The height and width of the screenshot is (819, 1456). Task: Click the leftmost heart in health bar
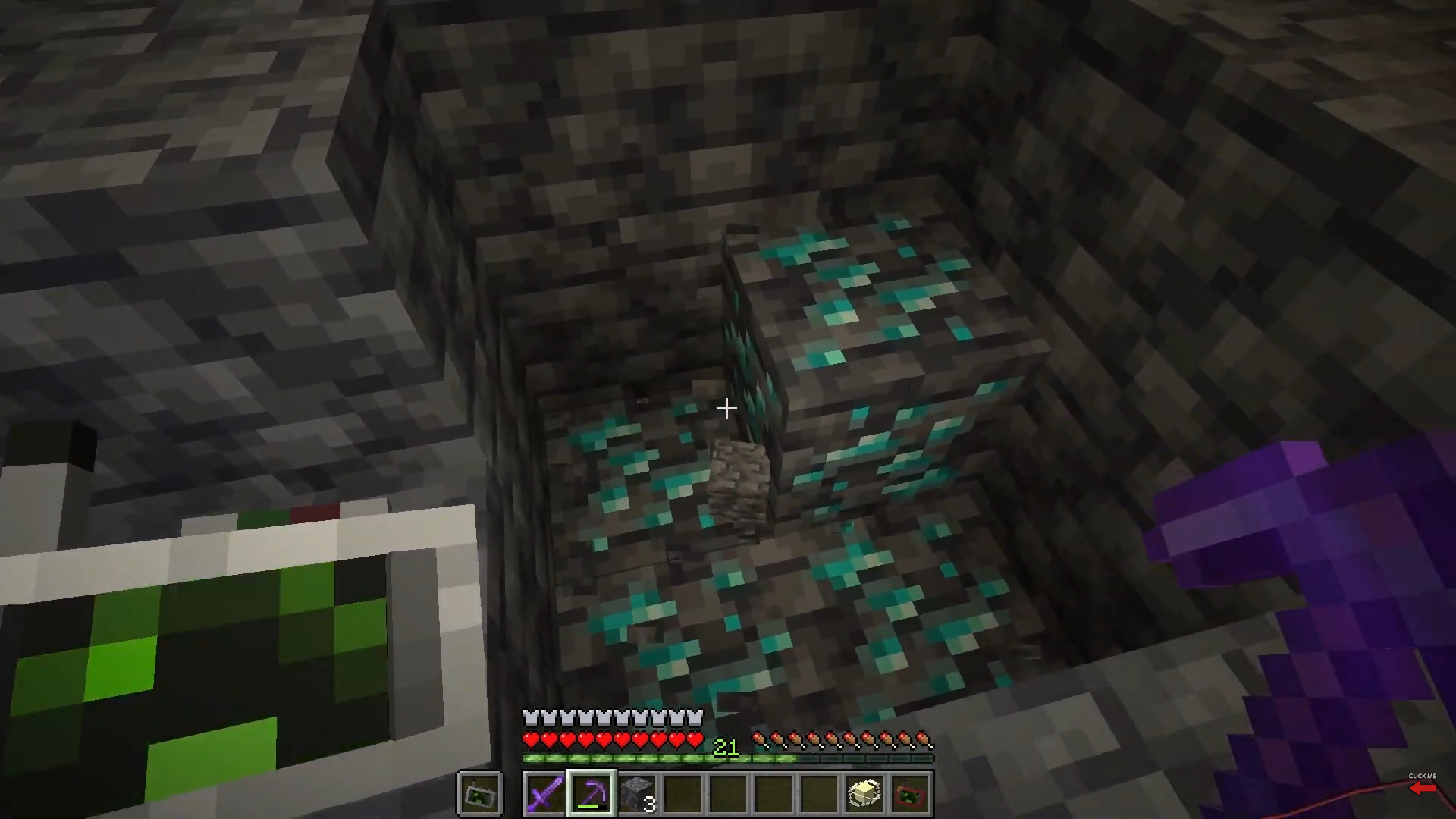pyautogui.click(x=529, y=736)
